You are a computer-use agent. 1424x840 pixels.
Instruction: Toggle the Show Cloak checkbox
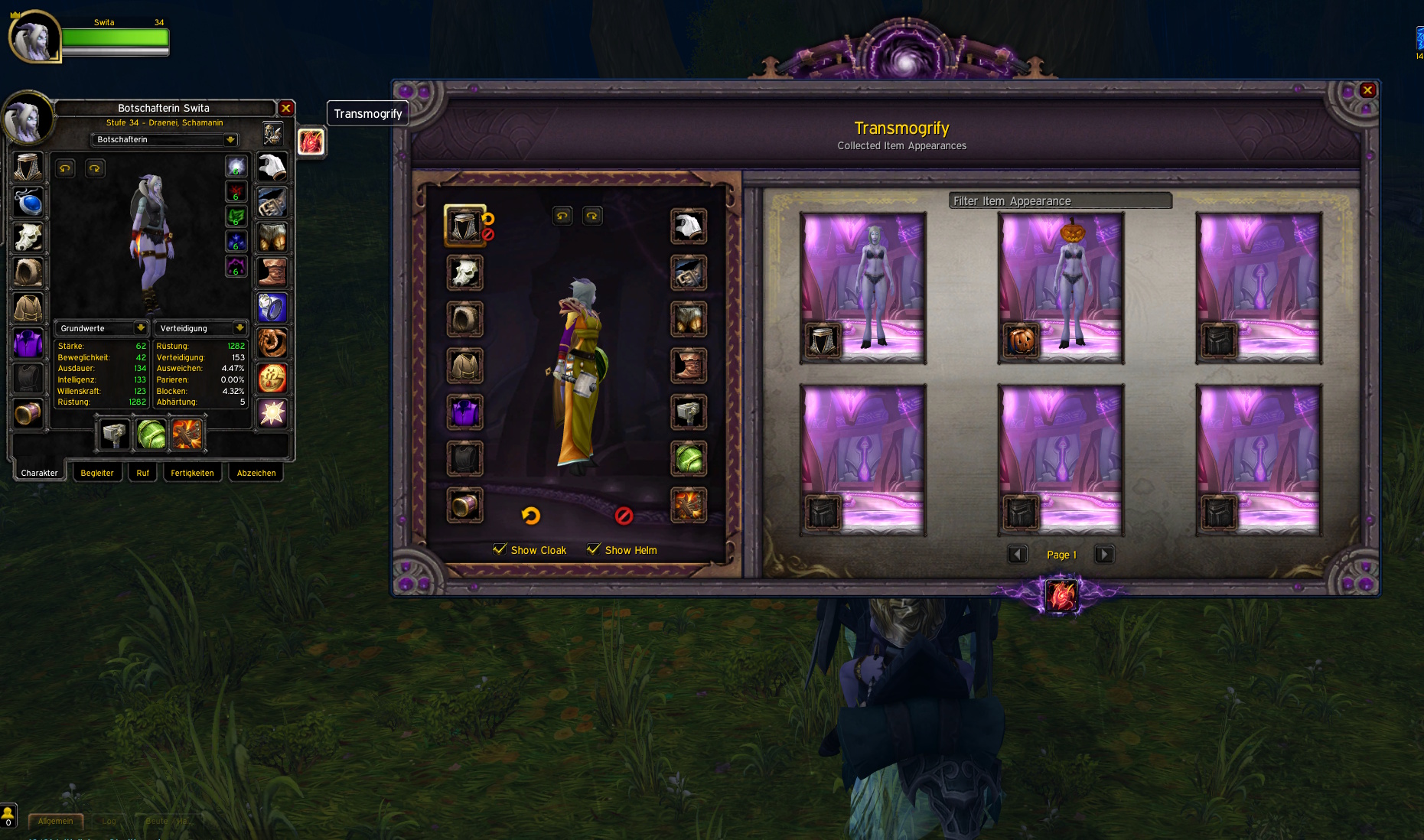click(500, 549)
